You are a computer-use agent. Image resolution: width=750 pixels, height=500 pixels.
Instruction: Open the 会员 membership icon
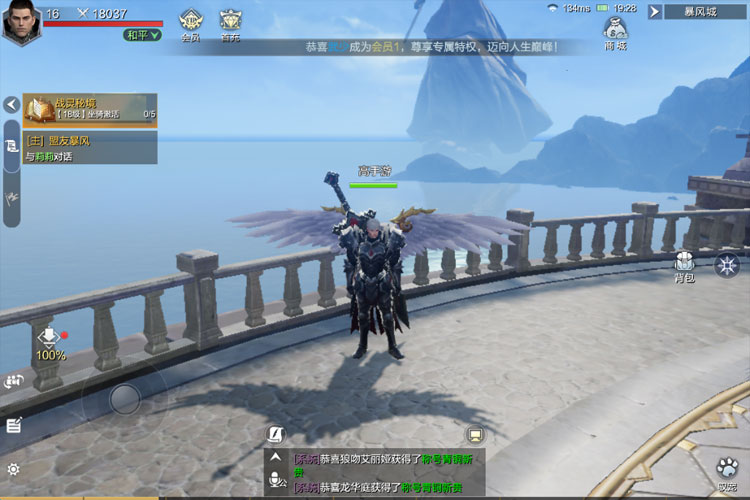click(x=190, y=23)
